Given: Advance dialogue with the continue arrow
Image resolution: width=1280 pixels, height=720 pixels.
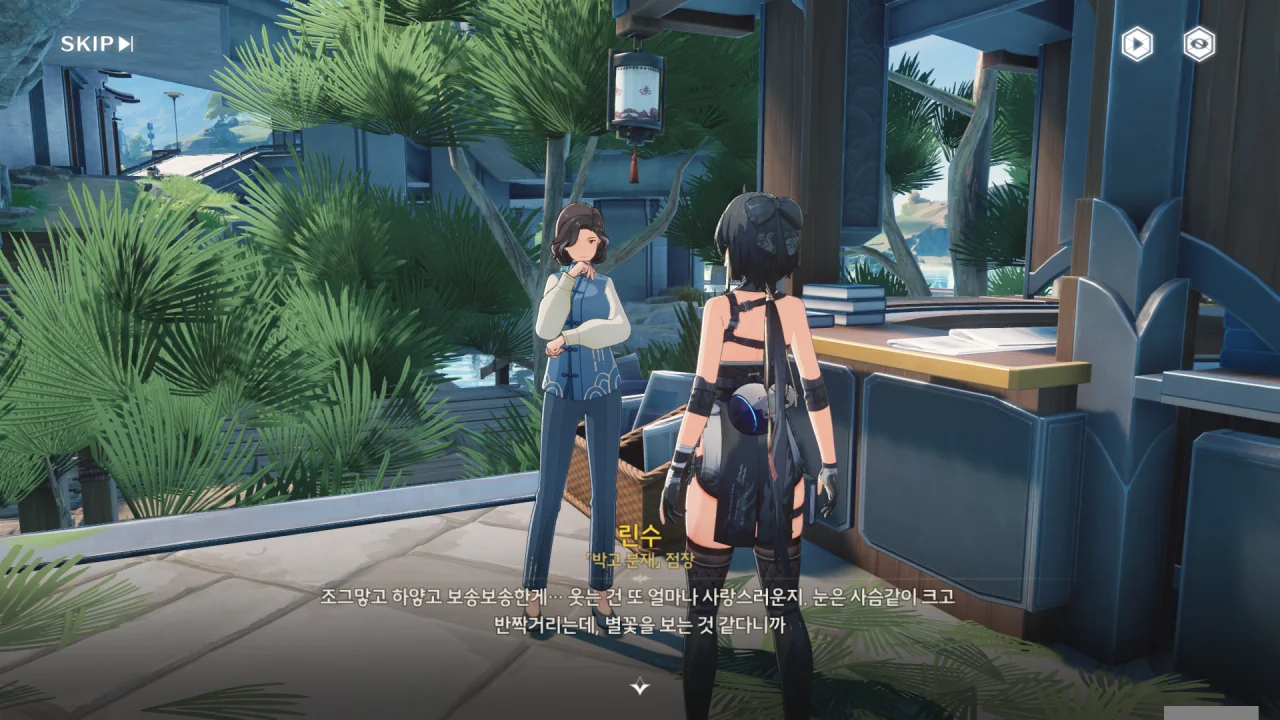Looking at the screenshot, I should tap(640, 686).
